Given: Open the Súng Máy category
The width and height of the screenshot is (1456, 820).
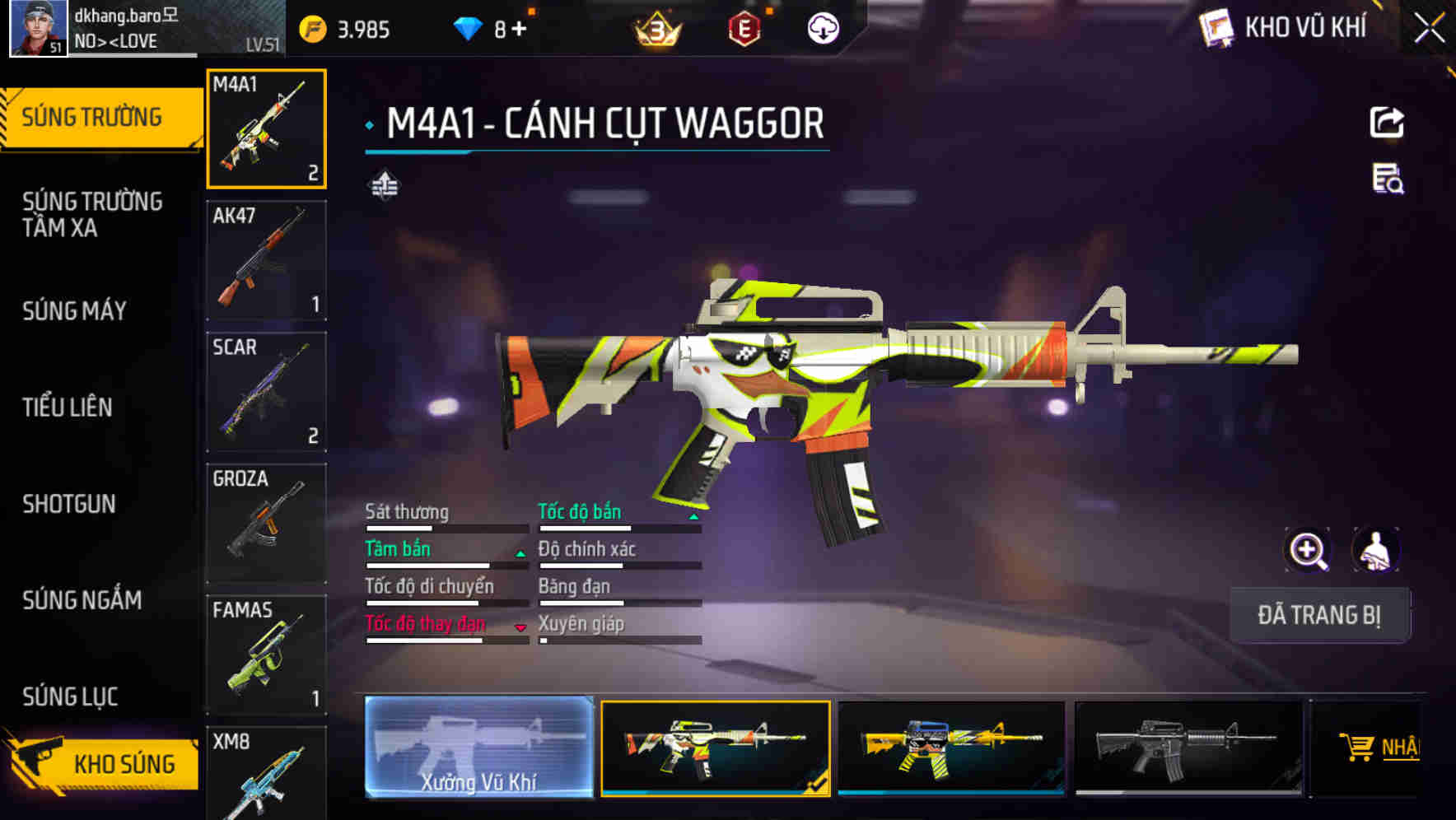Looking at the screenshot, I should 75,311.
